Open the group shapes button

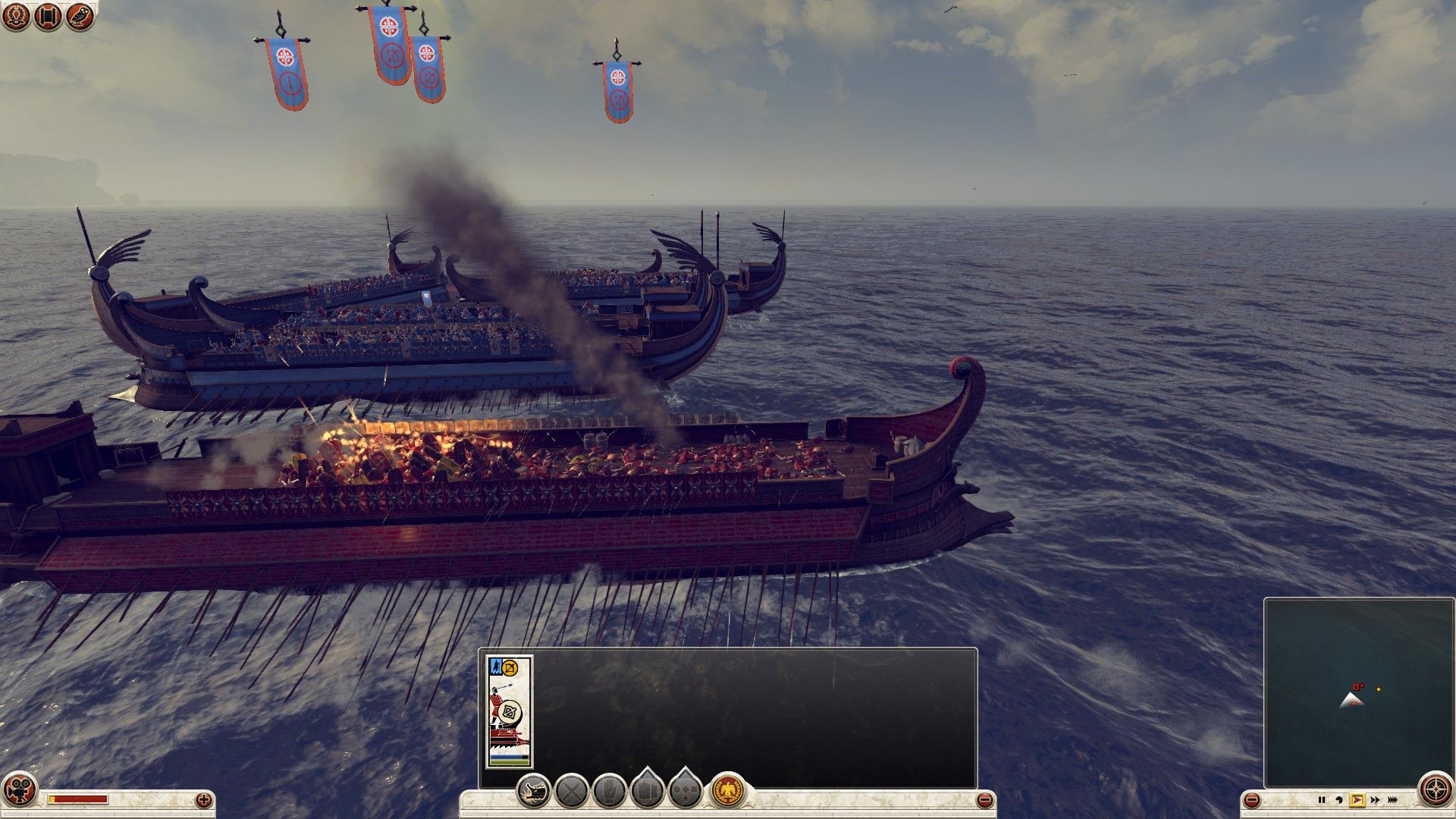click(685, 791)
